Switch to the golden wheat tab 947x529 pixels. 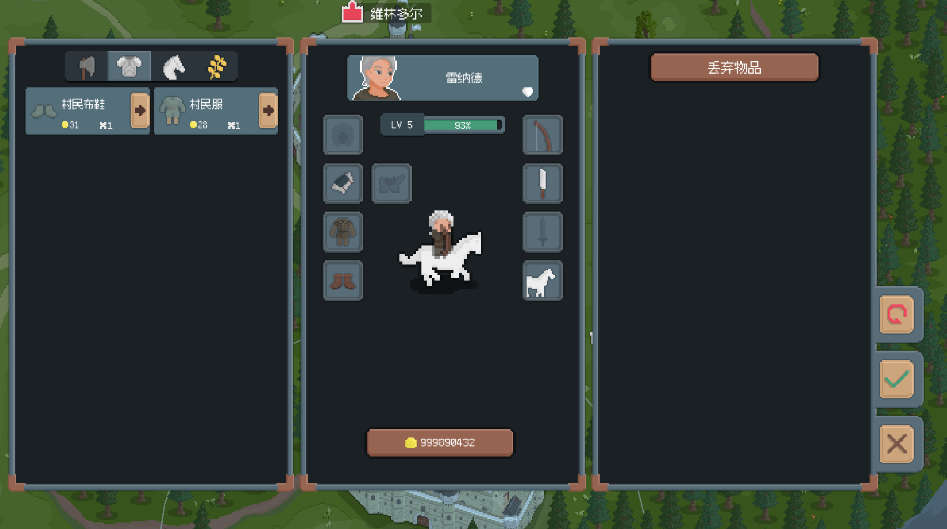pyautogui.click(x=217, y=67)
